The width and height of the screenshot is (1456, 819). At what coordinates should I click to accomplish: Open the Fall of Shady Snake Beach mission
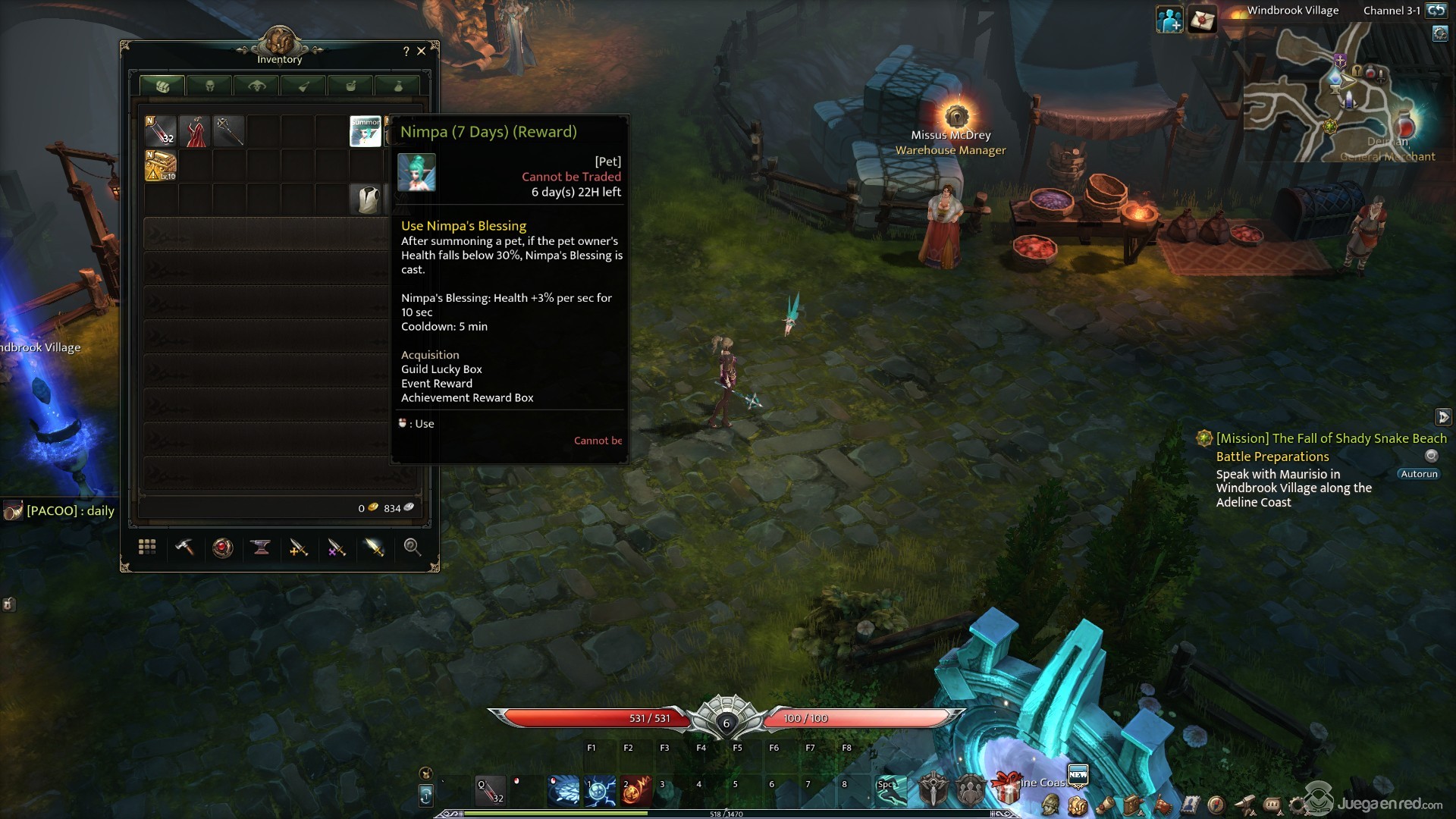pyautogui.click(x=1331, y=438)
